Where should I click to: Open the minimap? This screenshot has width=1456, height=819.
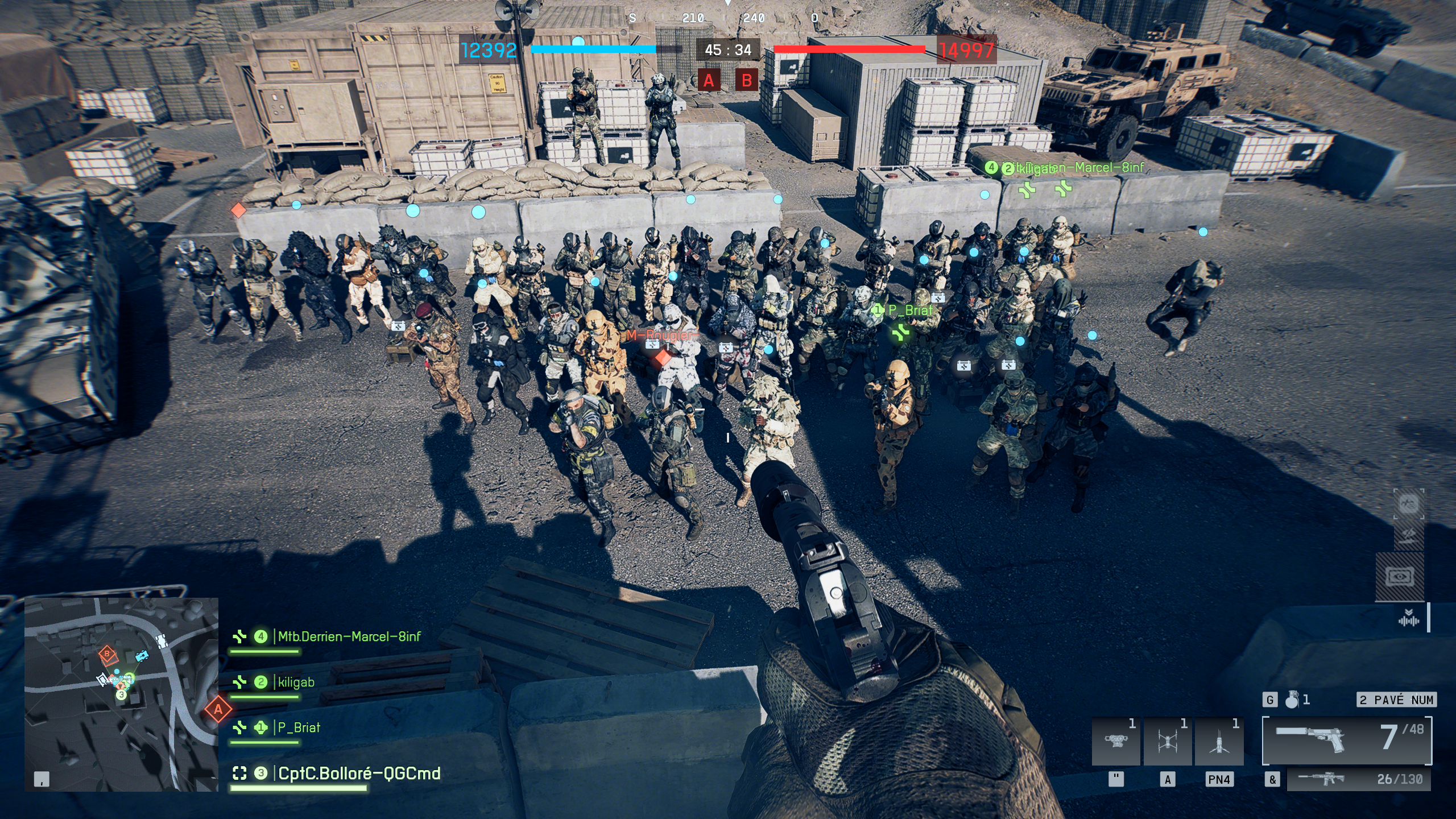click(x=121, y=694)
